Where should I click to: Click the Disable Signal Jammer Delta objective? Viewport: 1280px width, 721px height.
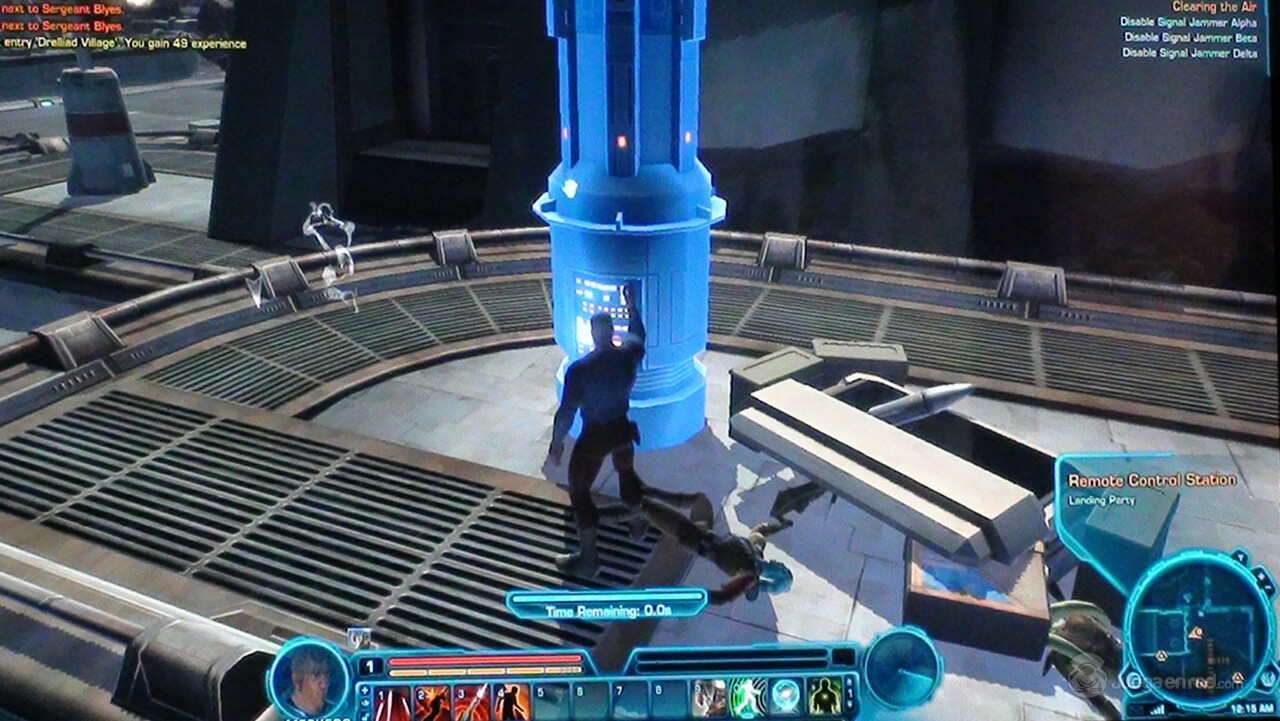click(1189, 53)
